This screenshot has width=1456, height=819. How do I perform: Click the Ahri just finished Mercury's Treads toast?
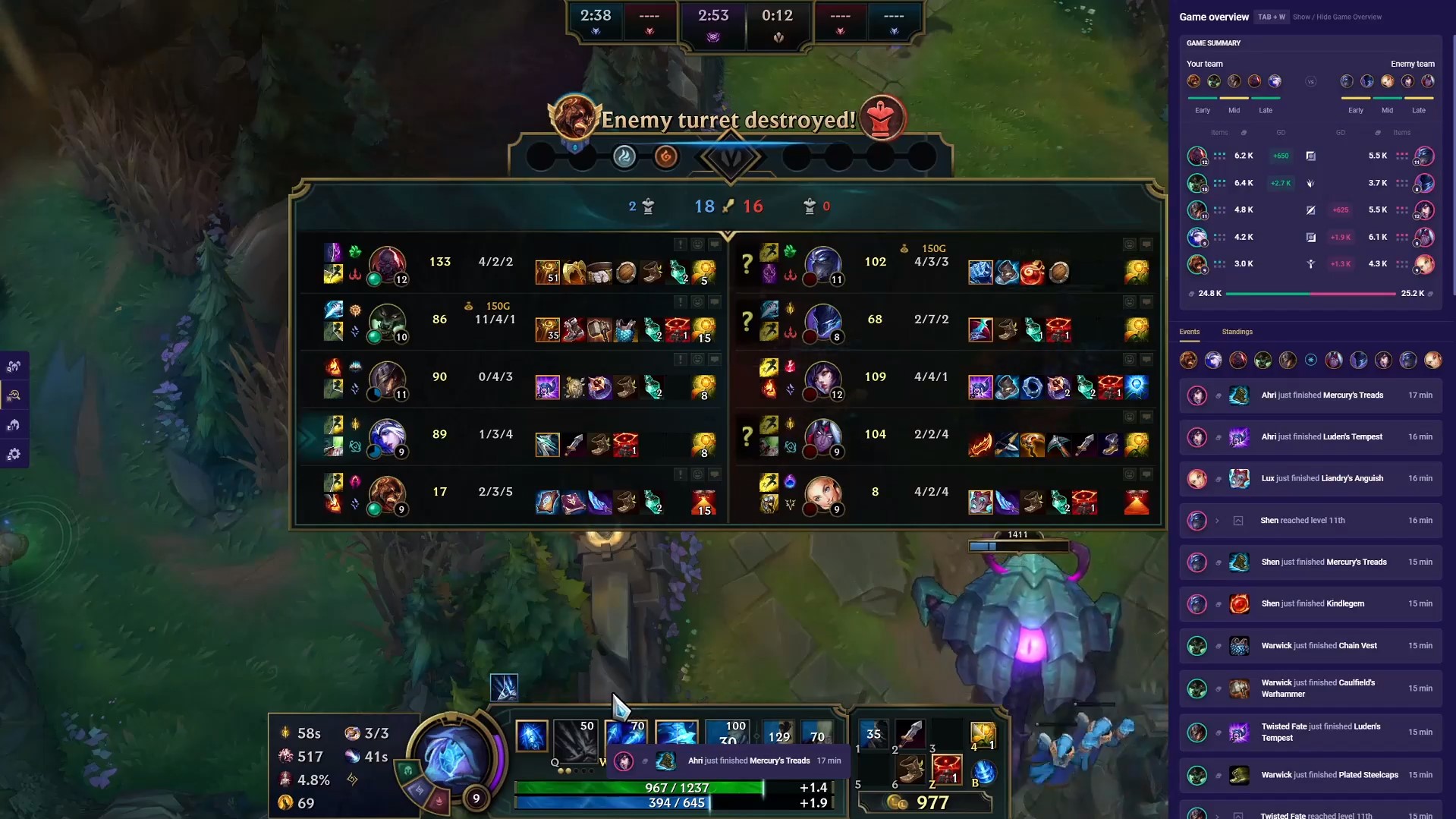pyautogui.click(x=751, y=761)
